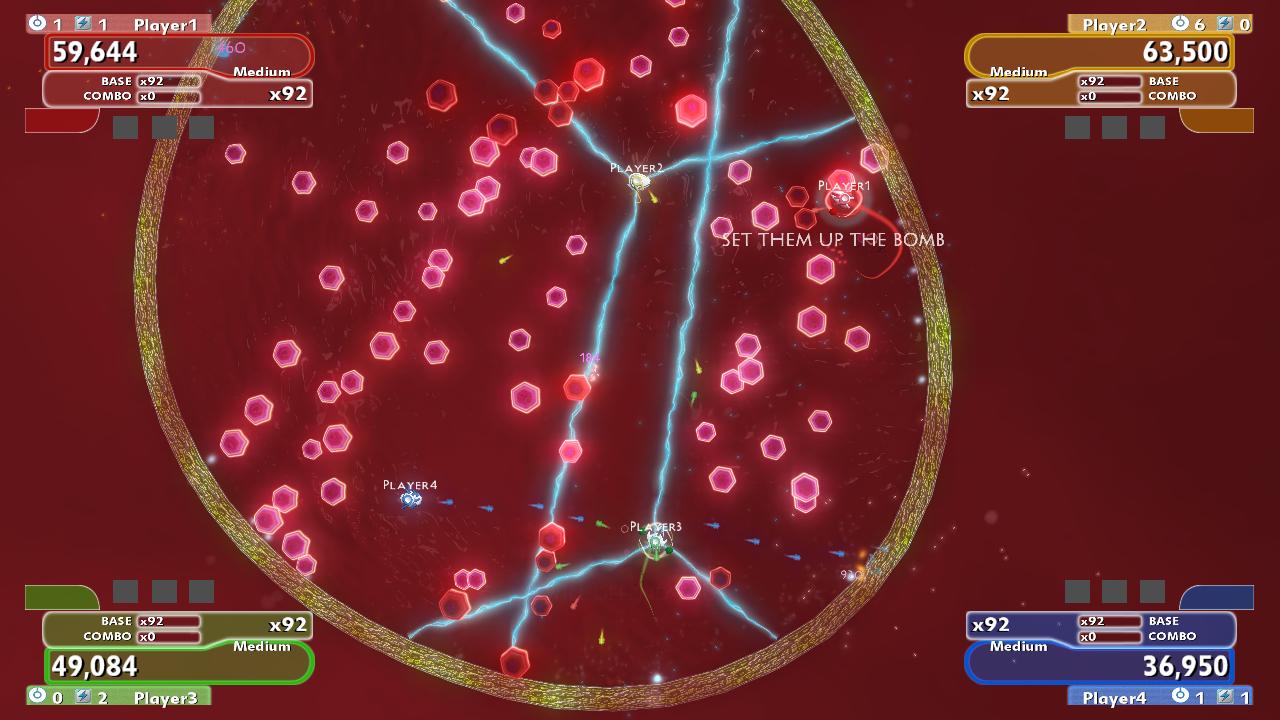Click Player4's bomb icon in bottom-right corner
Screen dimensions: 1280x720
1181,696
